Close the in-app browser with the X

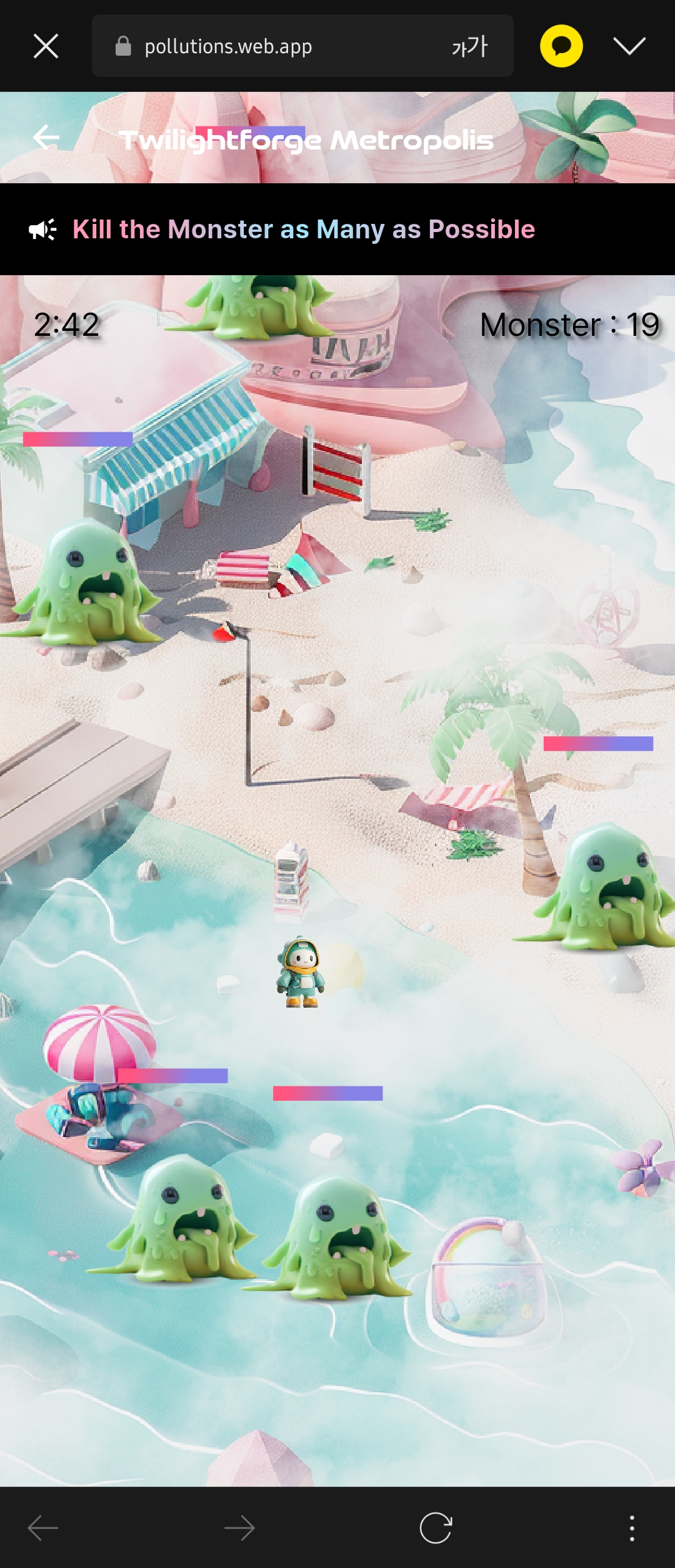click(46, 46)
